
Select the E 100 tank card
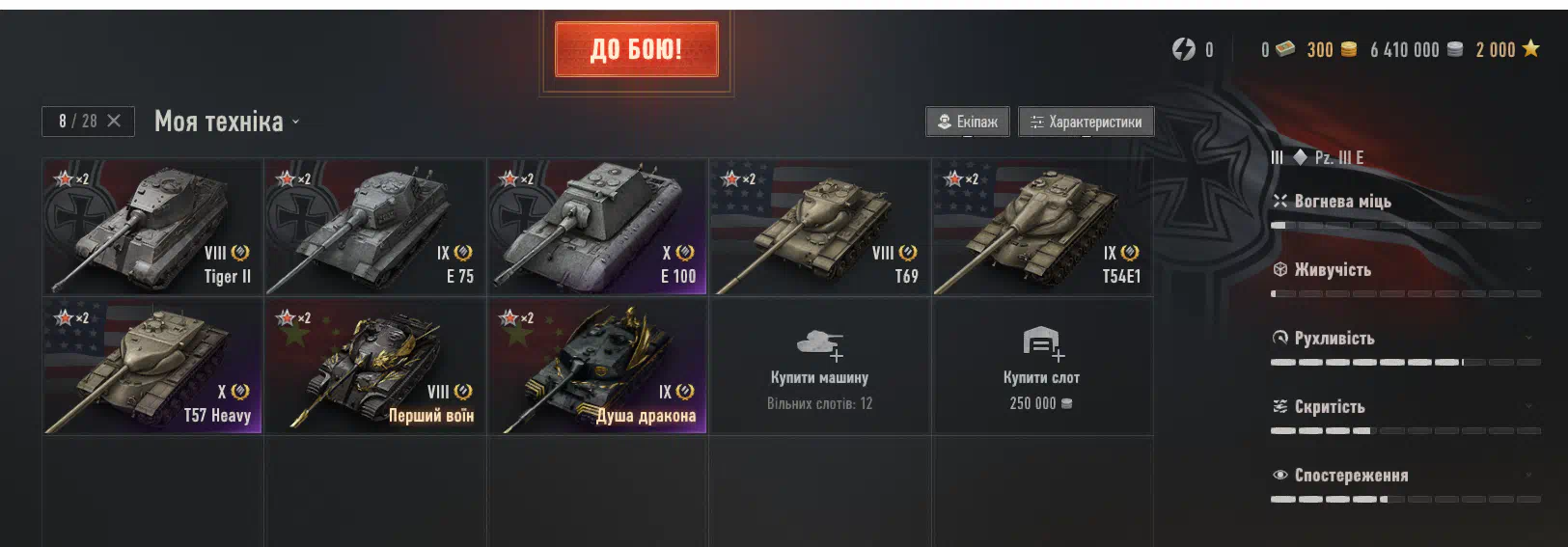pyautogui.click(x=597, y=227)
